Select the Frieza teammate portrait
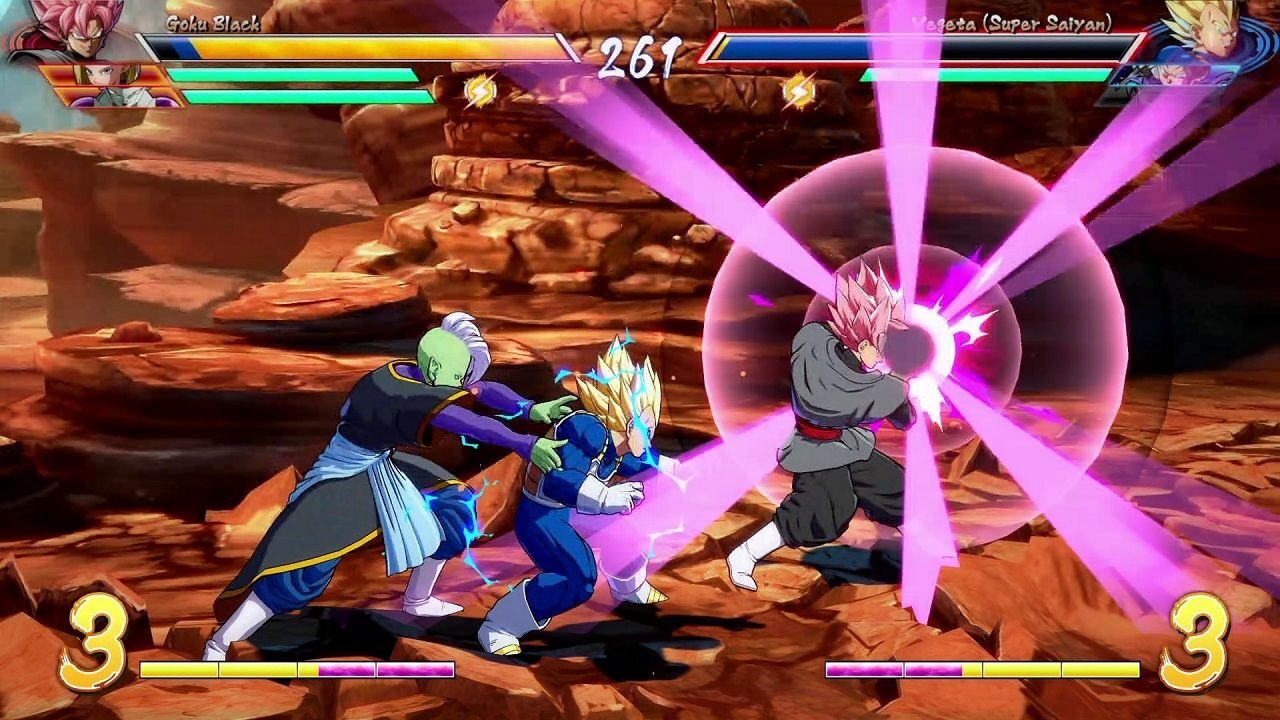The width and height of the screenshot is (1280, 720). pos(125,97)
